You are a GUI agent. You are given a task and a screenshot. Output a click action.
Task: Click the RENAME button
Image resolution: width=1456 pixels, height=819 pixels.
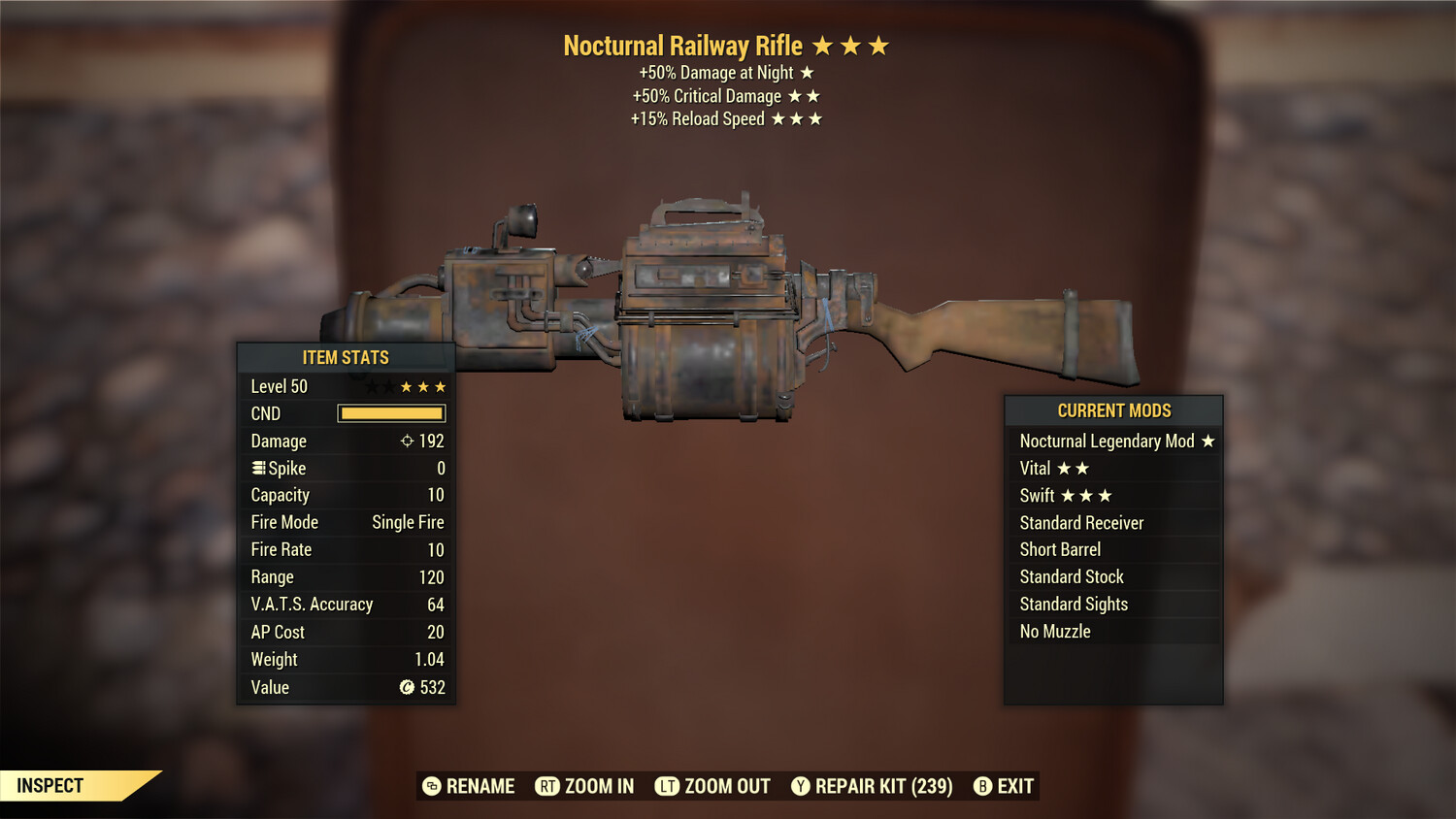tap(480, 786)
